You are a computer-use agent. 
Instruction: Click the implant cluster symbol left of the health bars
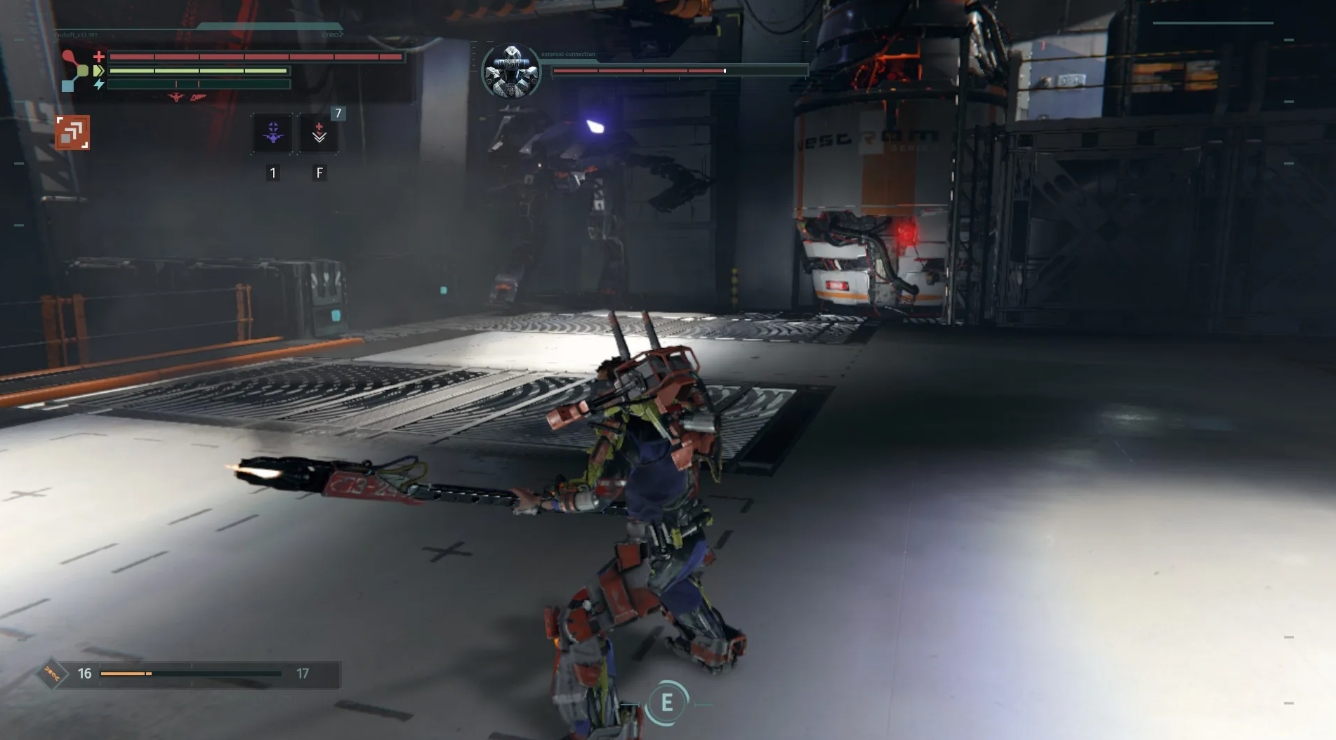[75, 69]
